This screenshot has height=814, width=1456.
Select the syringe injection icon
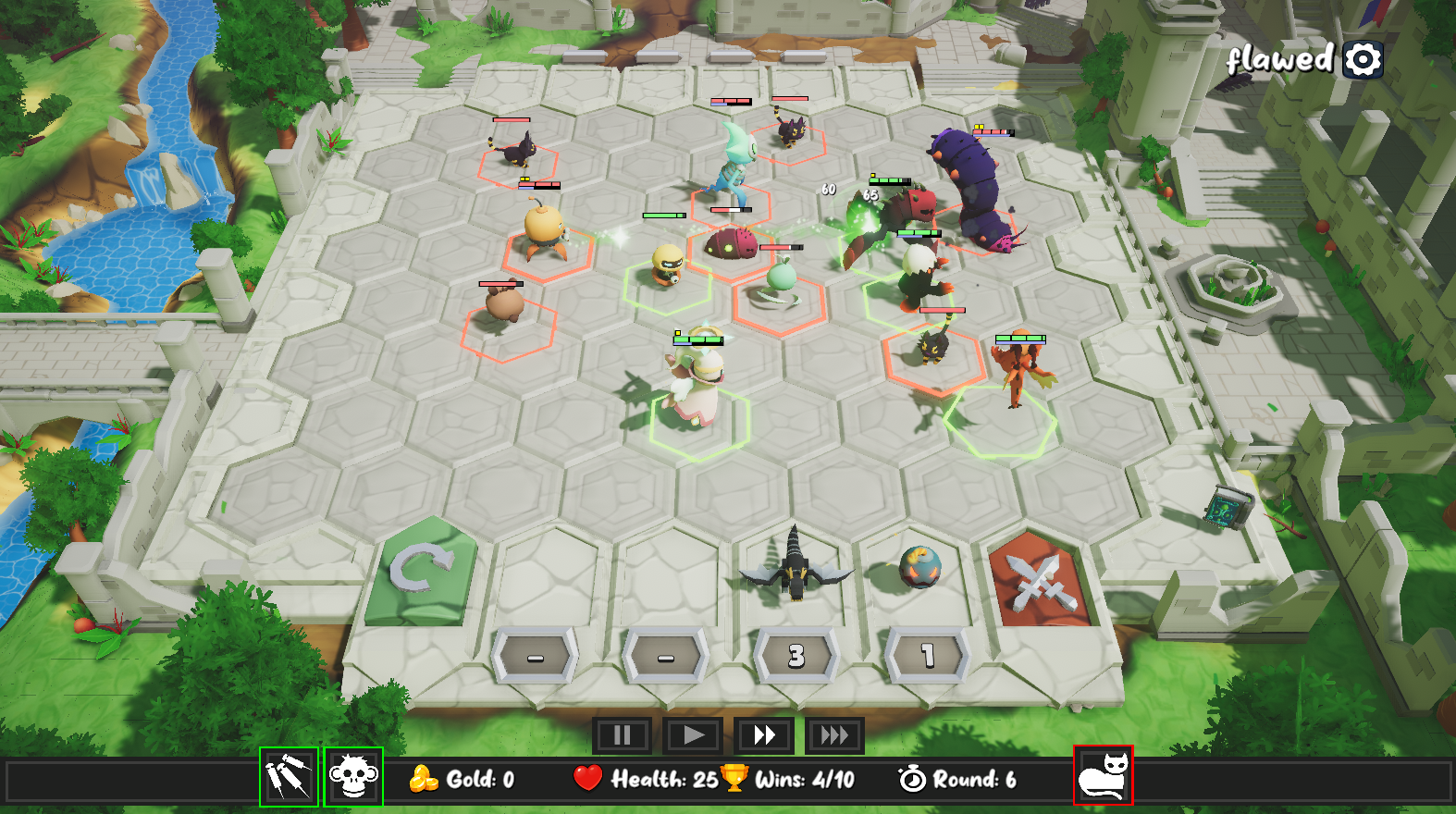(289, 780)
